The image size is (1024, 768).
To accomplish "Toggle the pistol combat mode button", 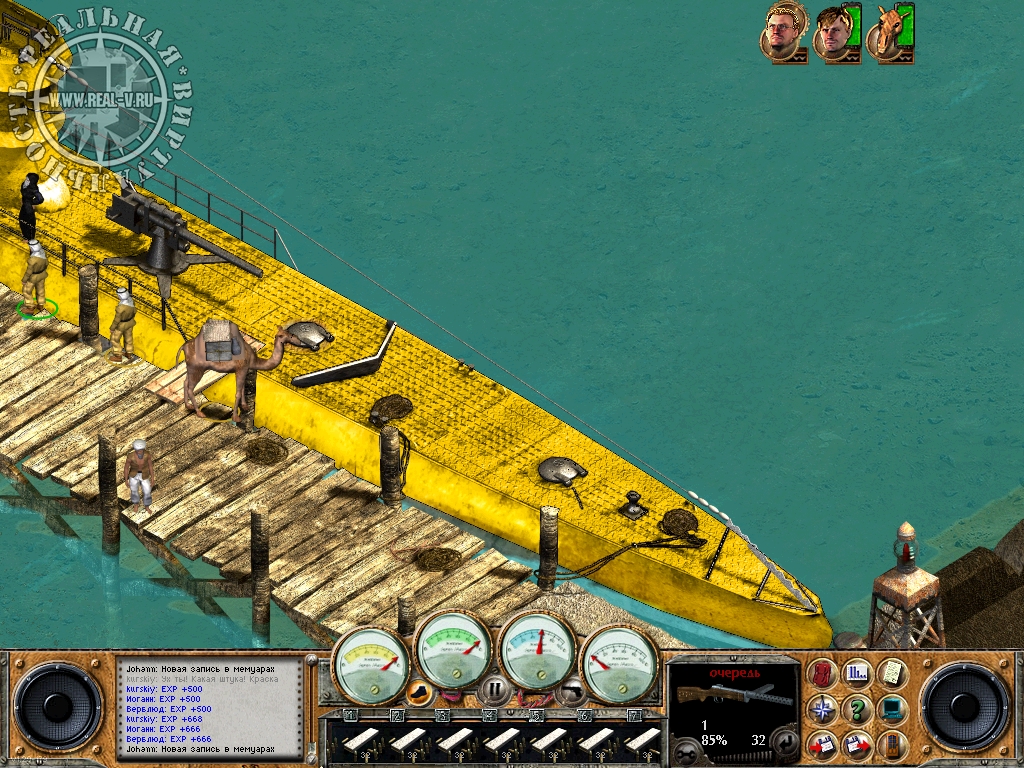I will pyautogui.click(x=569, y=690).
